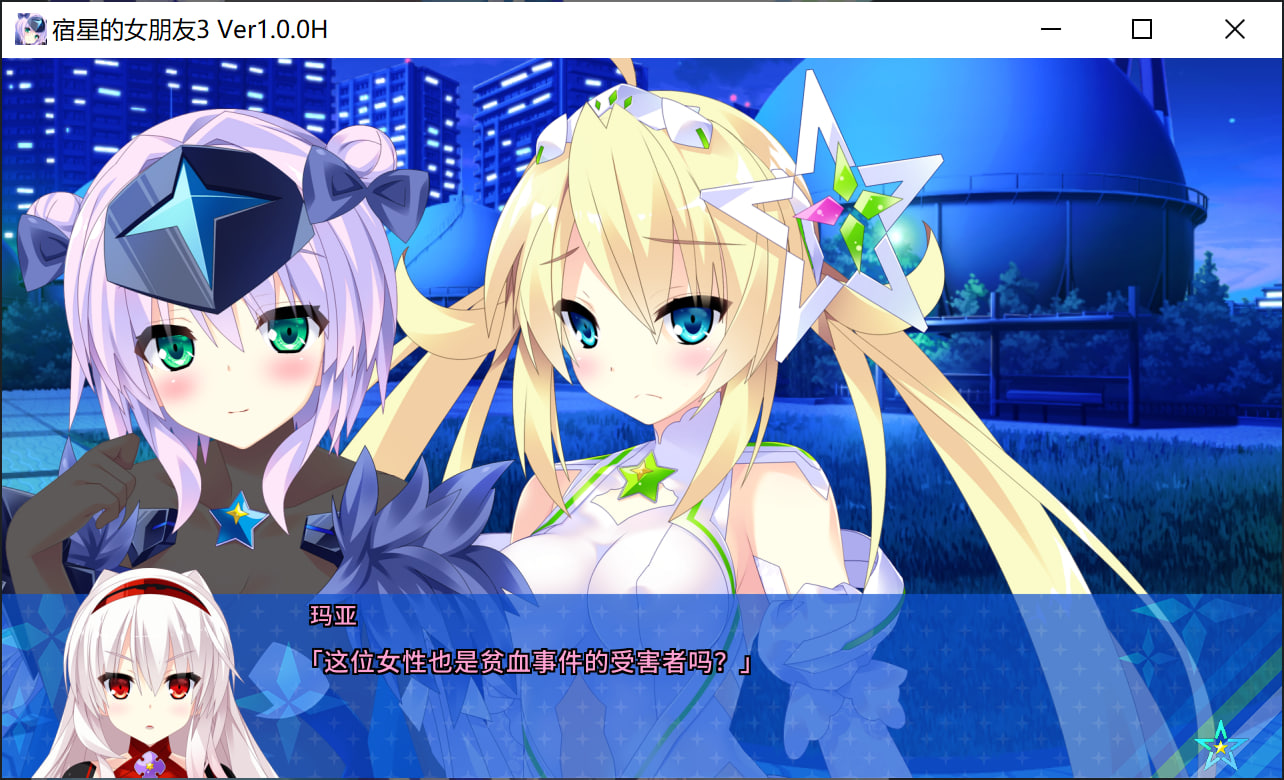Screen dimensions: 1284x780
Task: Advance the dialogue by clicking Maya's line
Action: coord(531,663)
